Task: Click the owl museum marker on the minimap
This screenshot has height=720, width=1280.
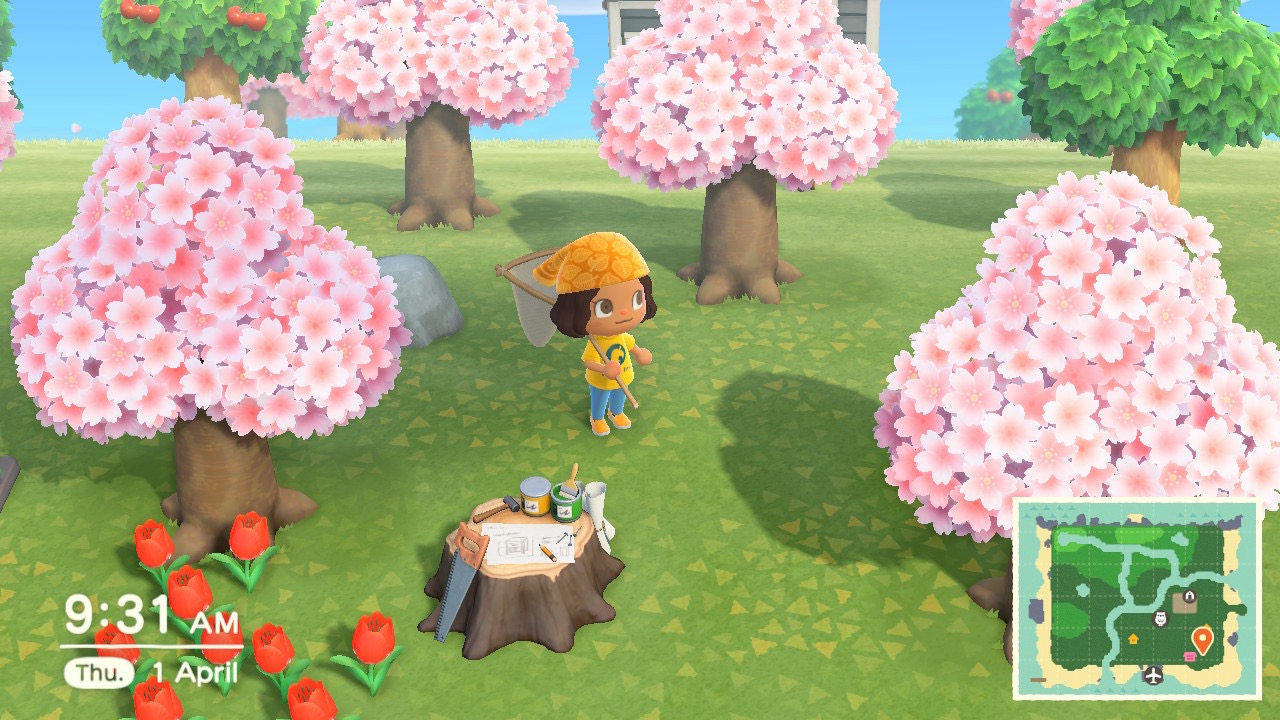Action: click(1161, 620)
